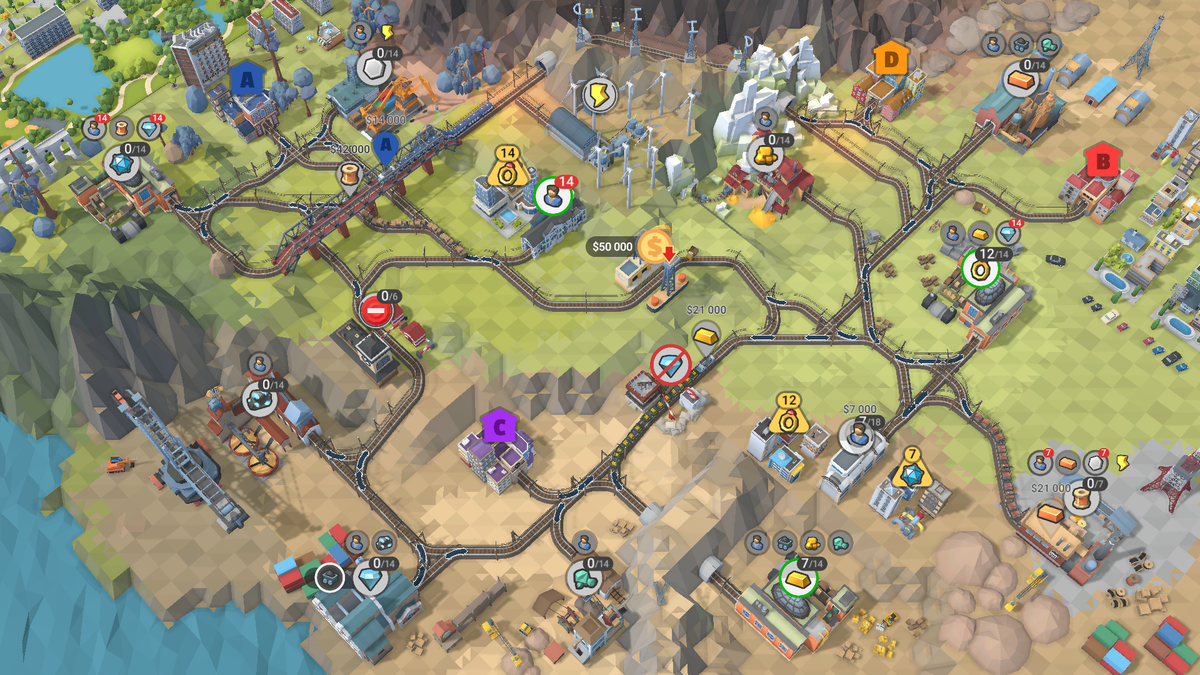Viewport: 1200px width, 675px height.
Task: Click the green-ringed worker icon with 14 badge
Action: tap(551, 196)
